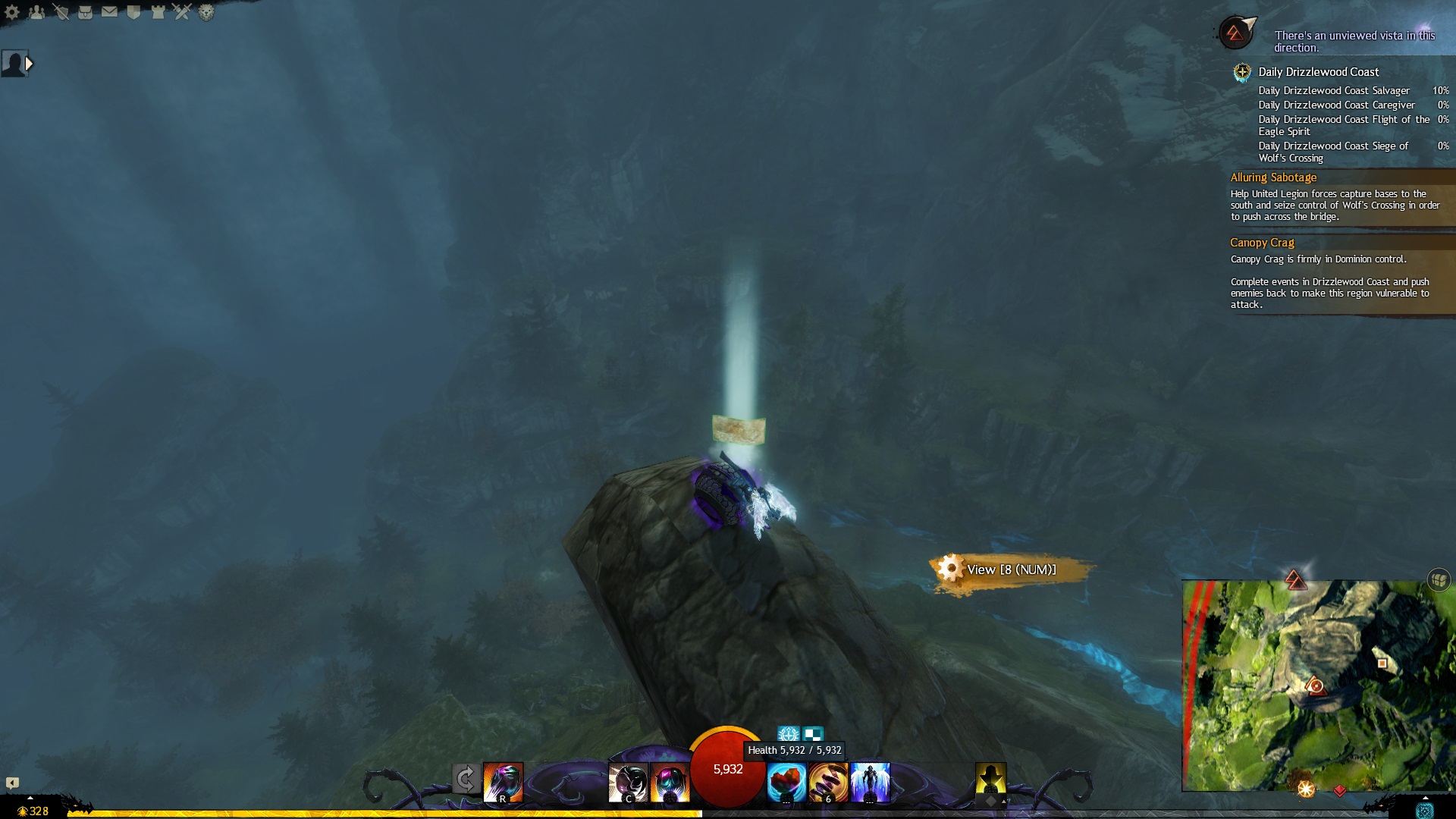Image resolution: width=1456 pixels, height=819 pixels.
Task: Open the contacts and LFG panel
Action: 36,12
